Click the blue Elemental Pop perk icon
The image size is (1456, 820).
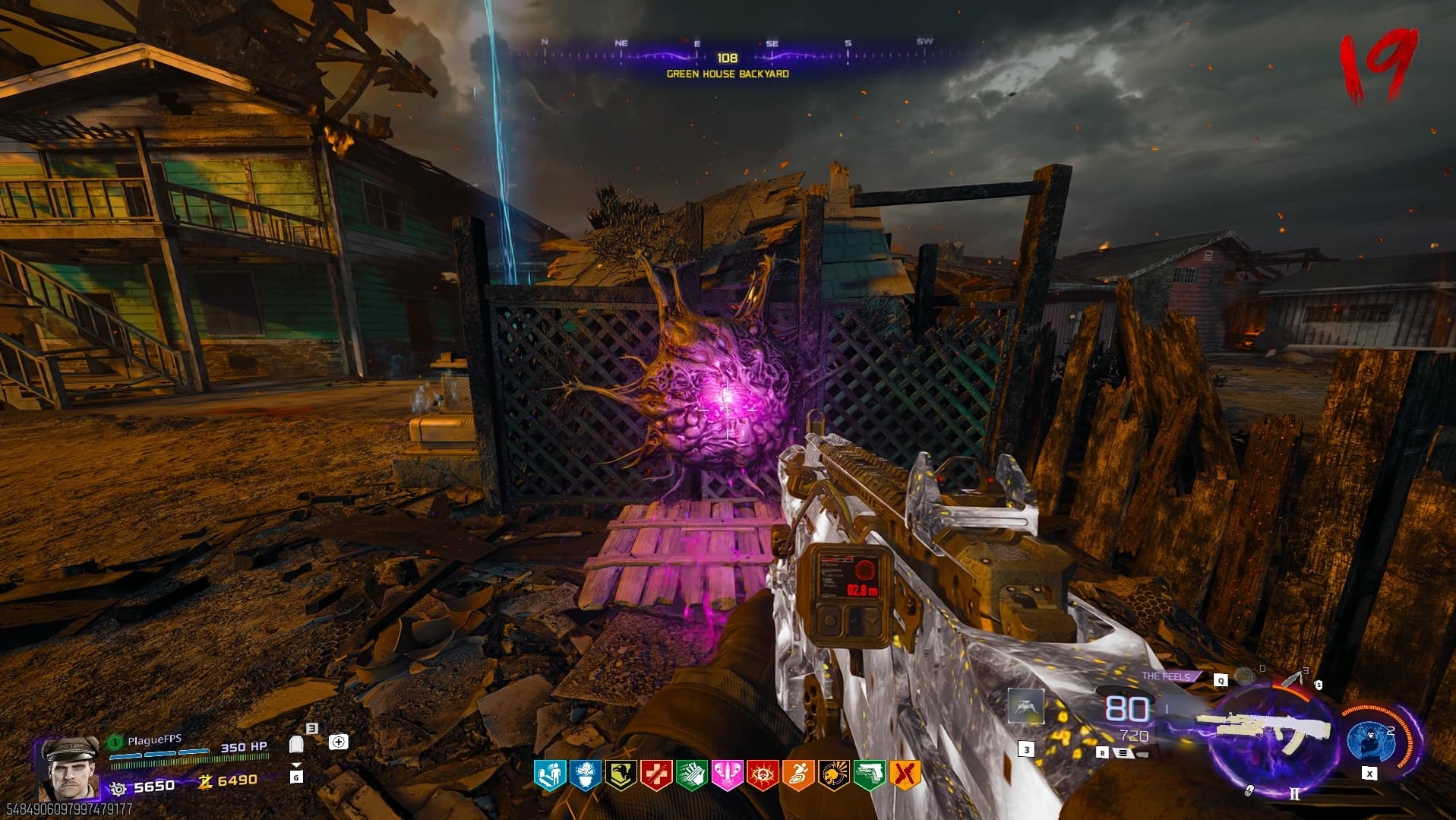(584, 775)
